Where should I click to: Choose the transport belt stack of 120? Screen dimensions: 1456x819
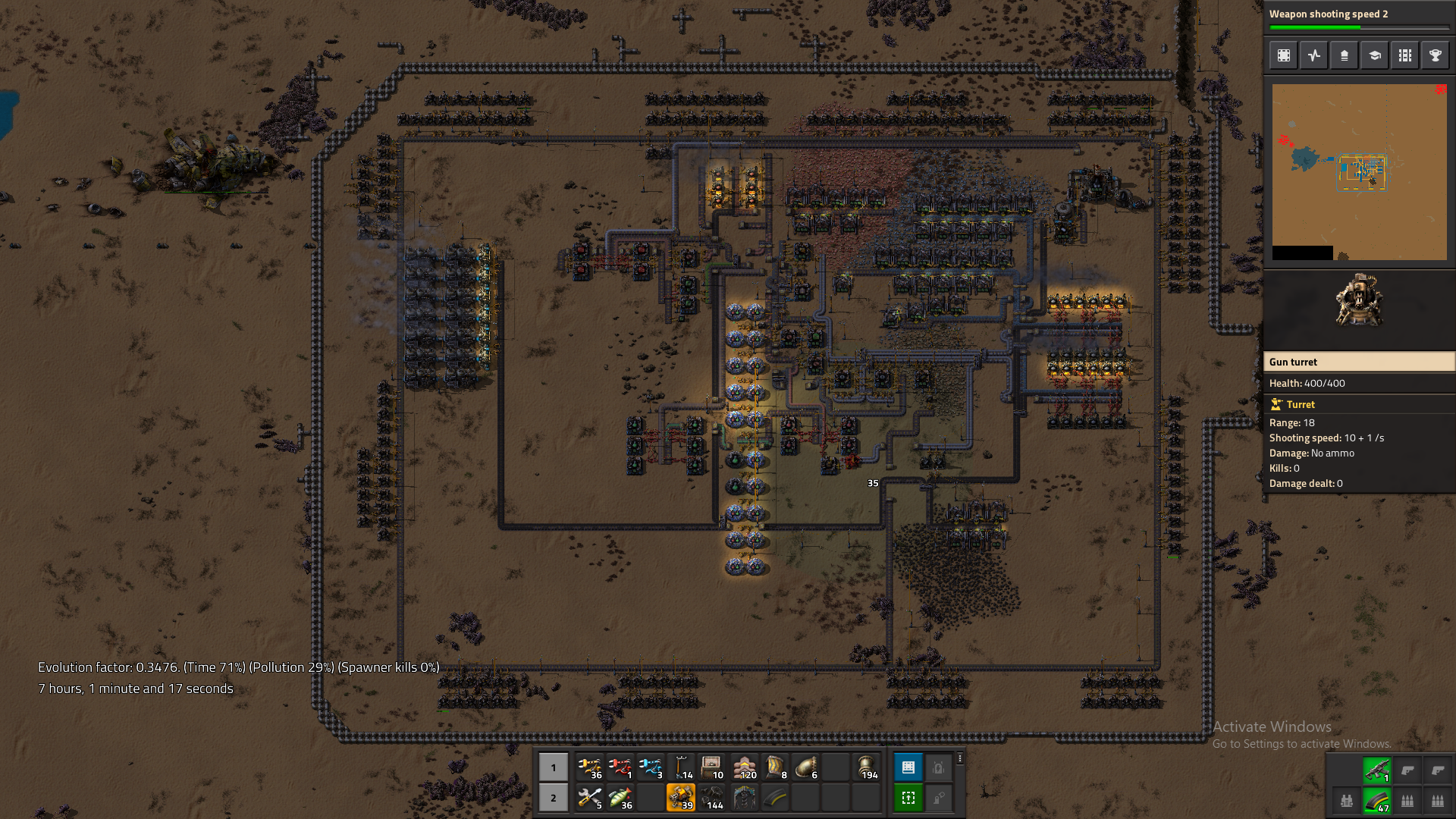click(x=745, y=767)
